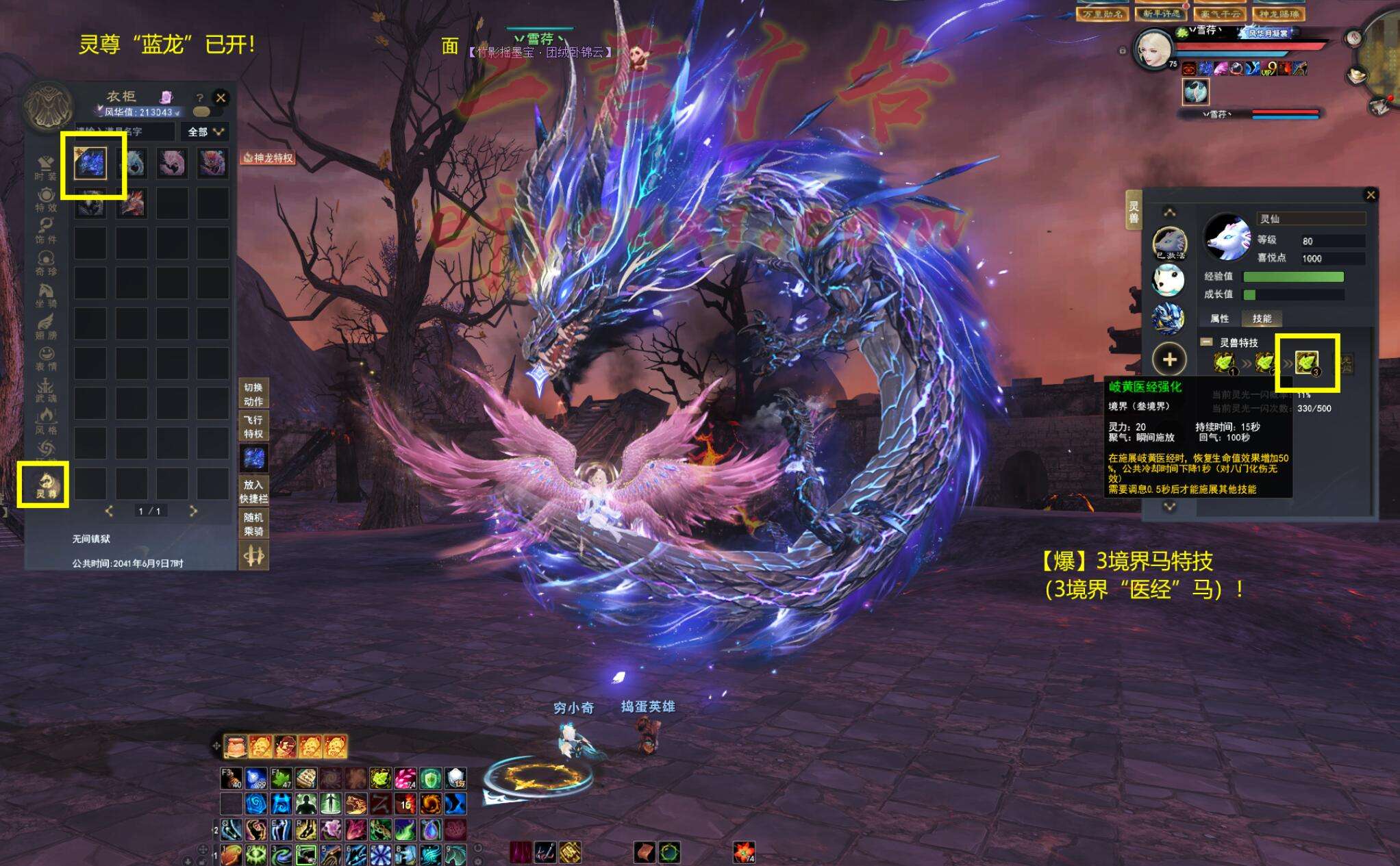Go to the next wardrobe page
Image resolution: width=1400 pixels, height=866 pixels.
pyautogui.click(x=193, y=511)
